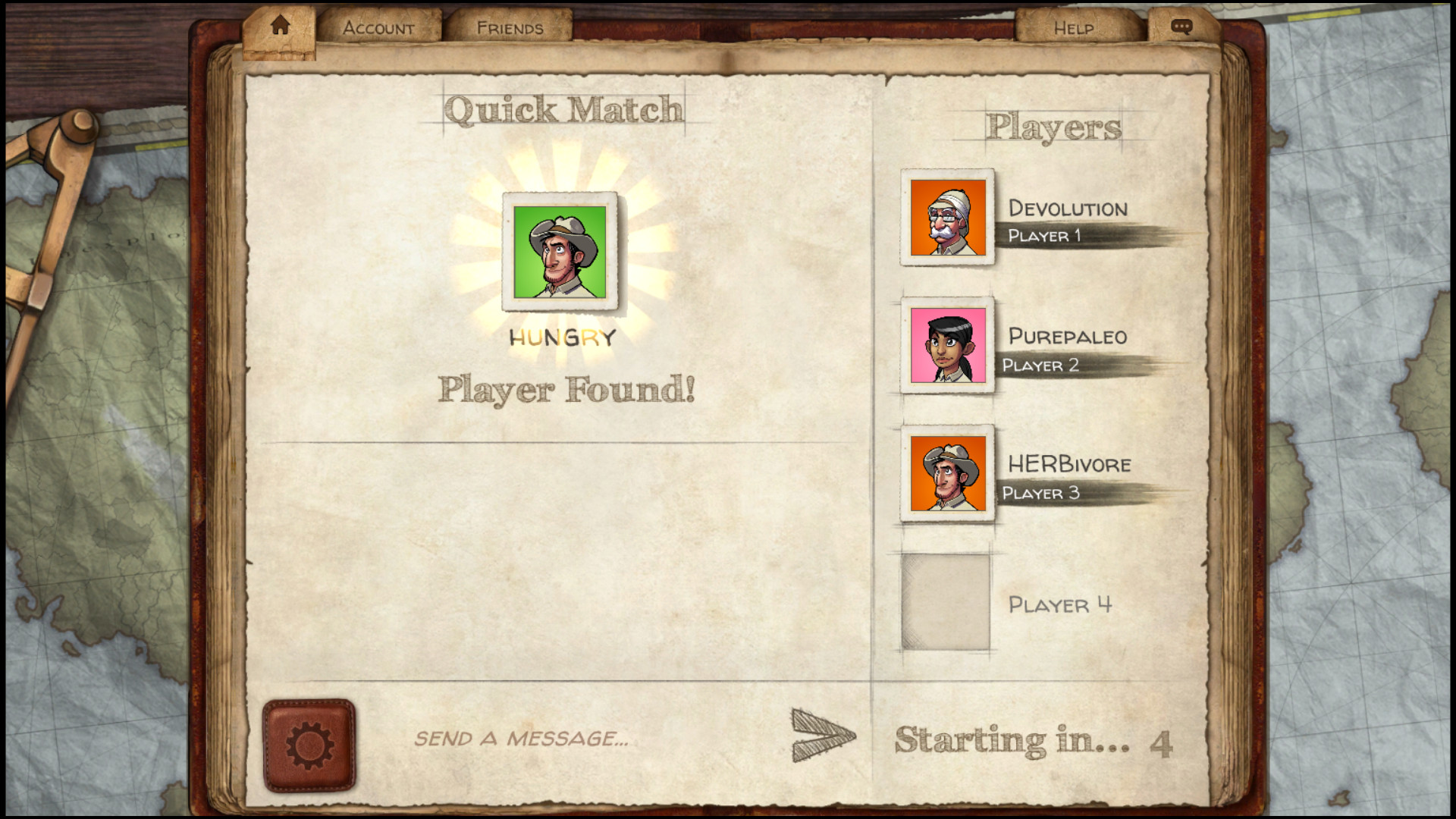This screenshot has width=1456, height=819.
Task: Click the Quick Match heading
Action: coord(564,108)
